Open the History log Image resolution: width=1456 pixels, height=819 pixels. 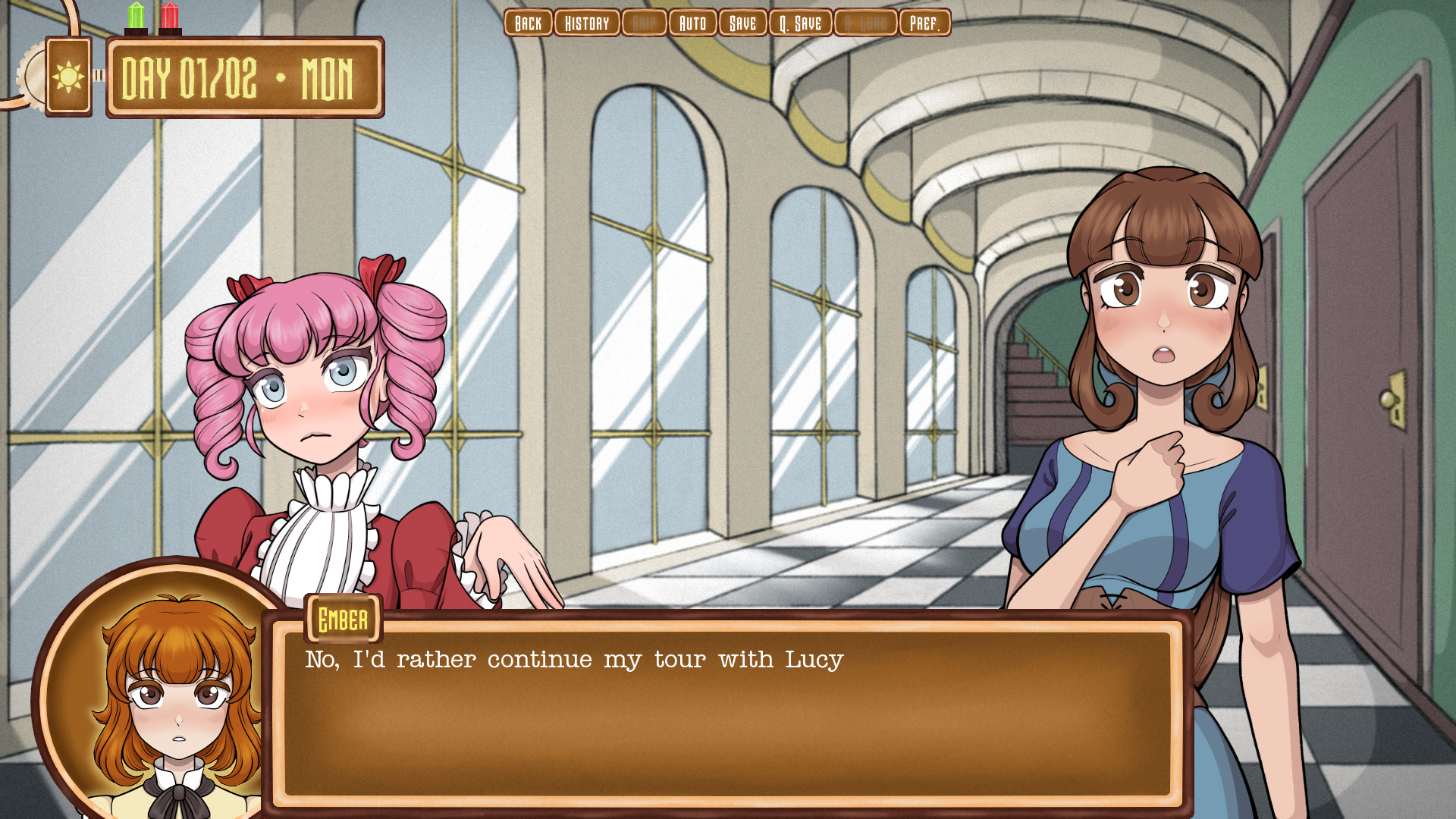(x=587, y=23)
